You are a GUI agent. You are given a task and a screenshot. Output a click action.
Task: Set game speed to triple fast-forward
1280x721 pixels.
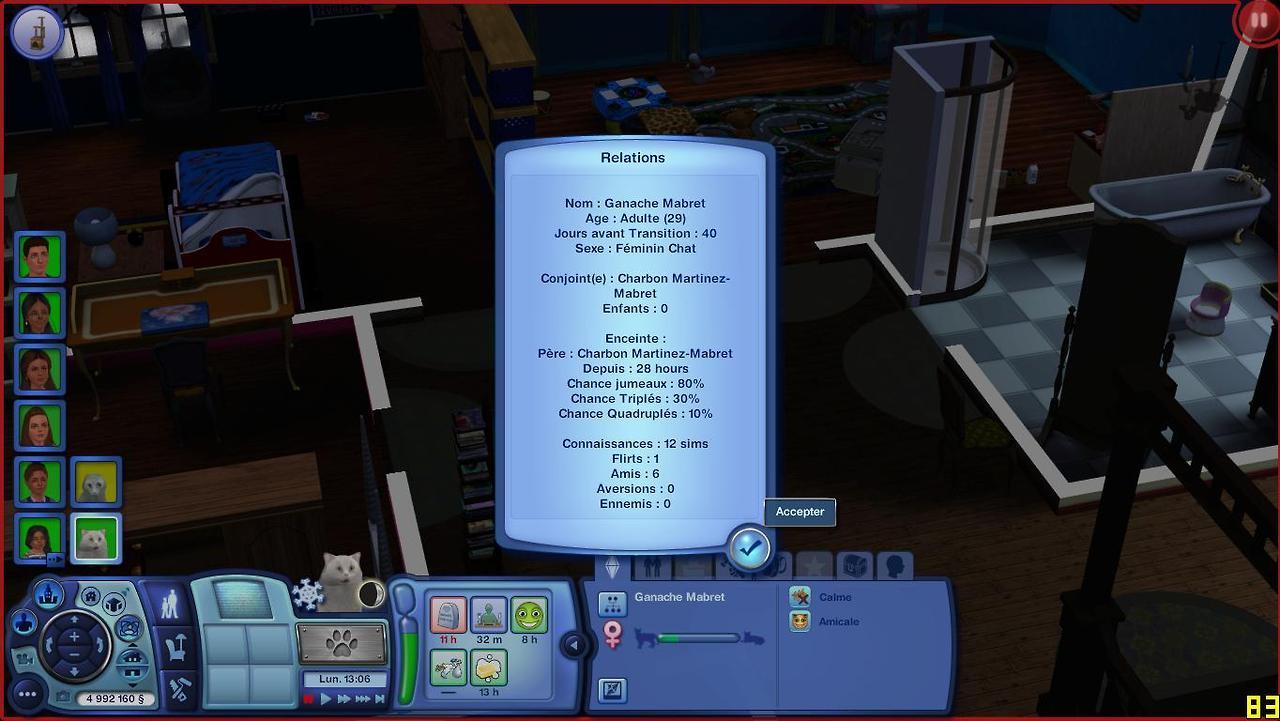[x=362, y=699]
